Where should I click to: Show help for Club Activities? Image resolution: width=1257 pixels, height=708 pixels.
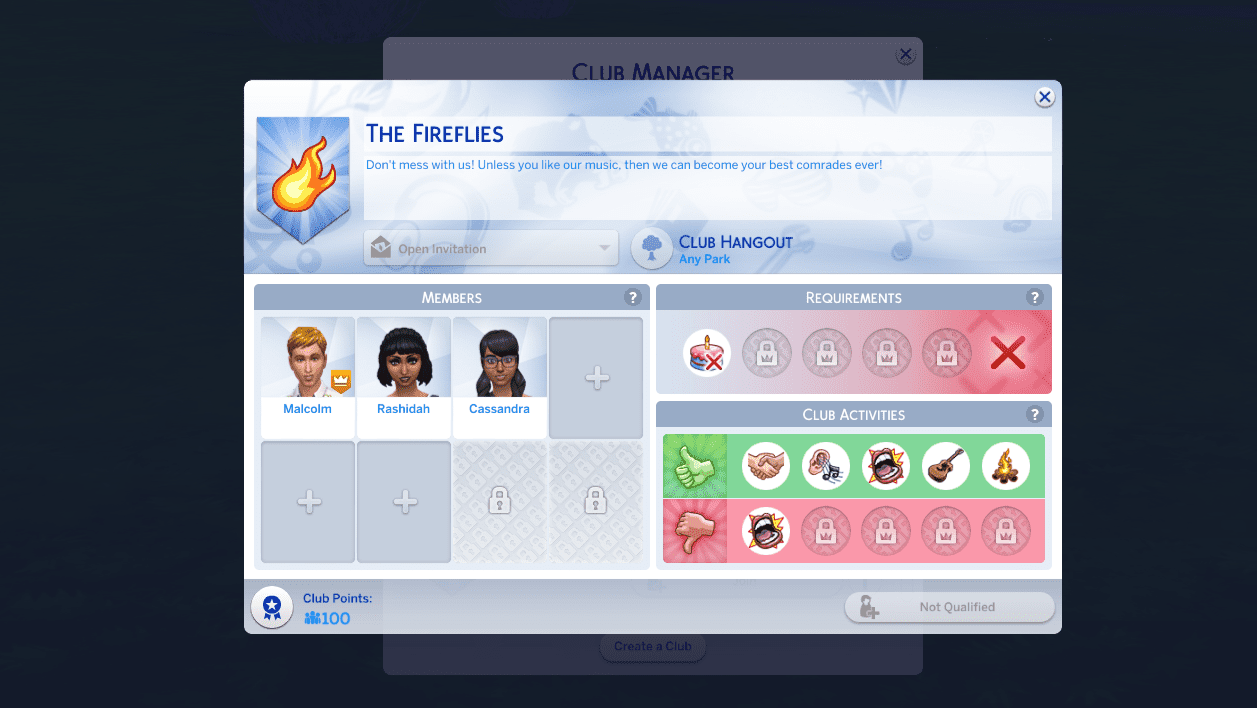[1034, 414]
